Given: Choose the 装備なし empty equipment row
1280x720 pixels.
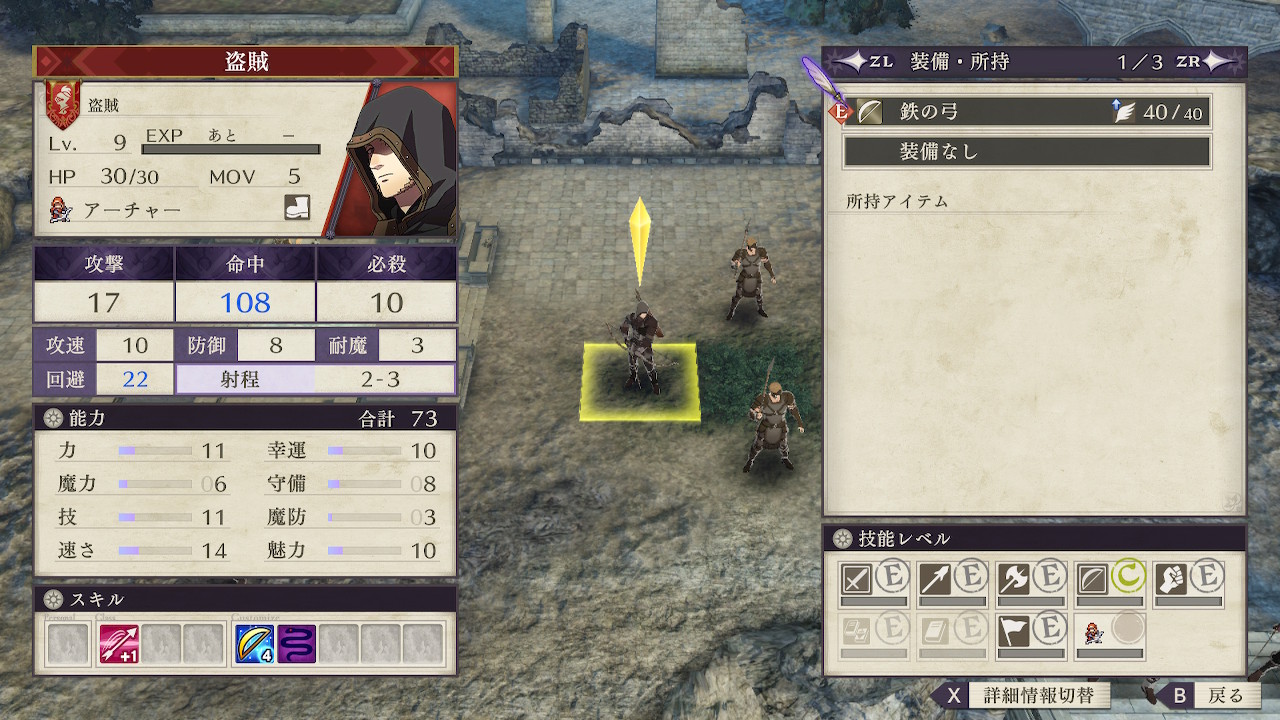Looking at the screenshot, I should (1026, 152).
